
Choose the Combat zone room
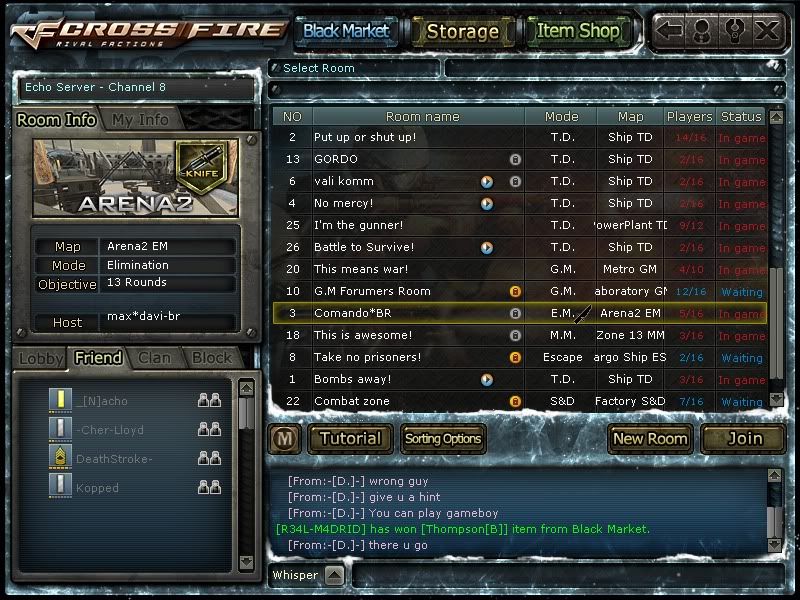click(352, 401)
